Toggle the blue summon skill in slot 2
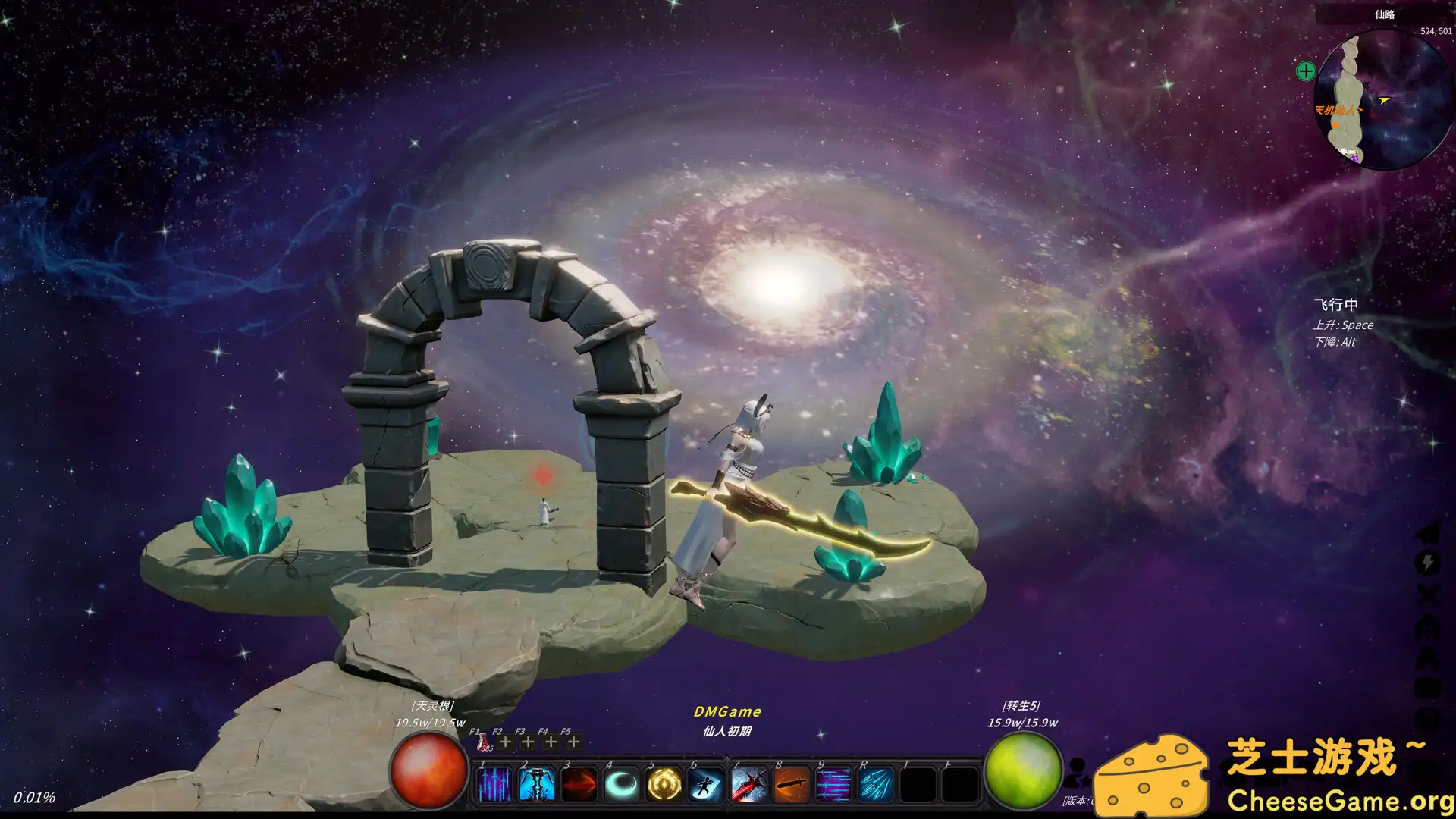The height and width of the screenshot is (819, 1456). 536,784
